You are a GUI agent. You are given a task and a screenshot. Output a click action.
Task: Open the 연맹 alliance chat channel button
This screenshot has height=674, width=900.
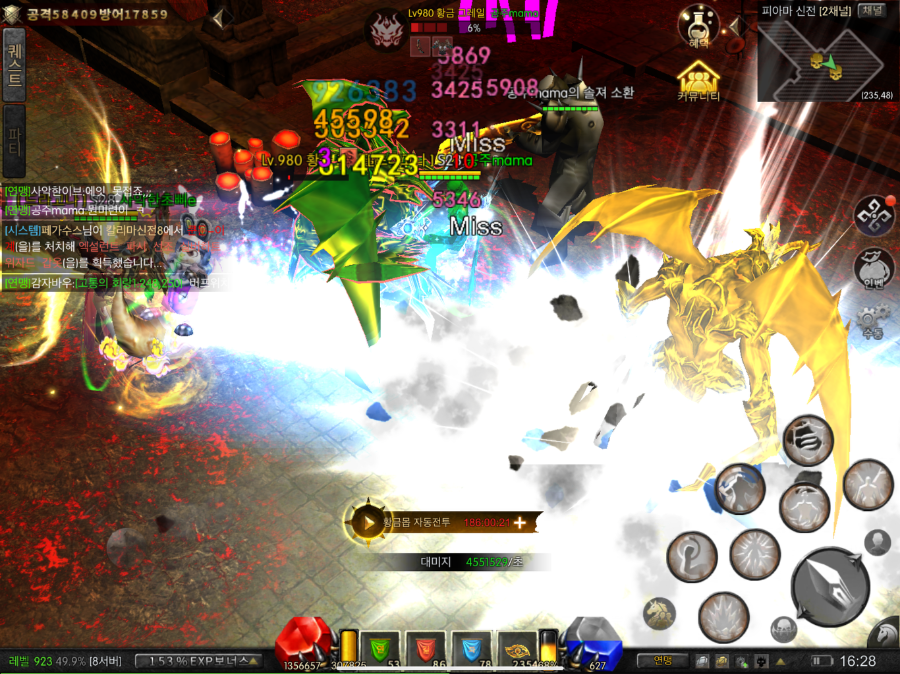(x=662, y=660)
